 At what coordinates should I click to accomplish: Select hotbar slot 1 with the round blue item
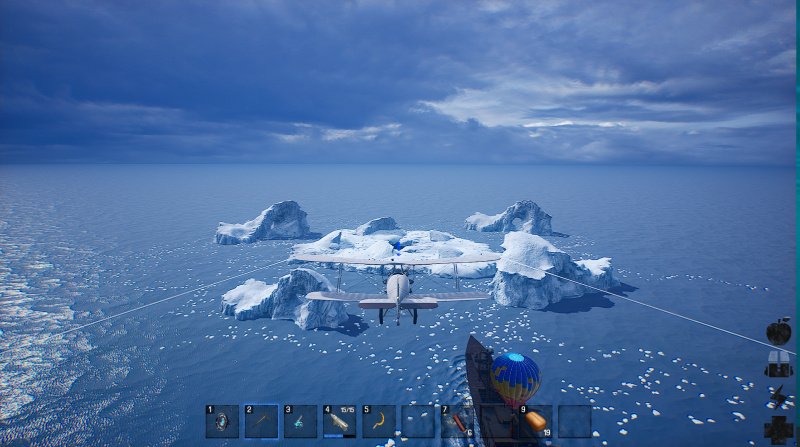222,421
